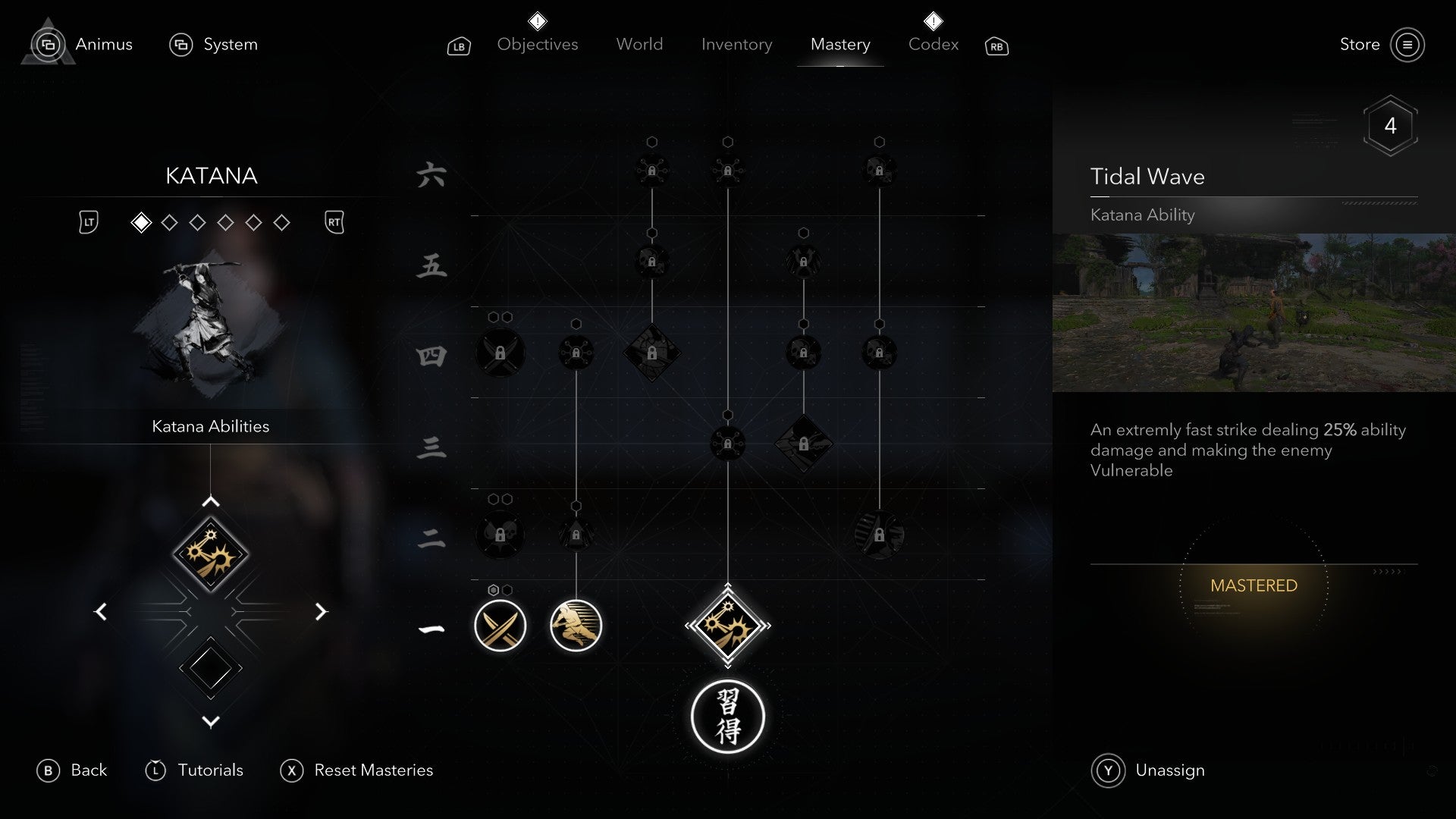Select the second weapon category diamond
1456x819 pixels.
point(169,222)
